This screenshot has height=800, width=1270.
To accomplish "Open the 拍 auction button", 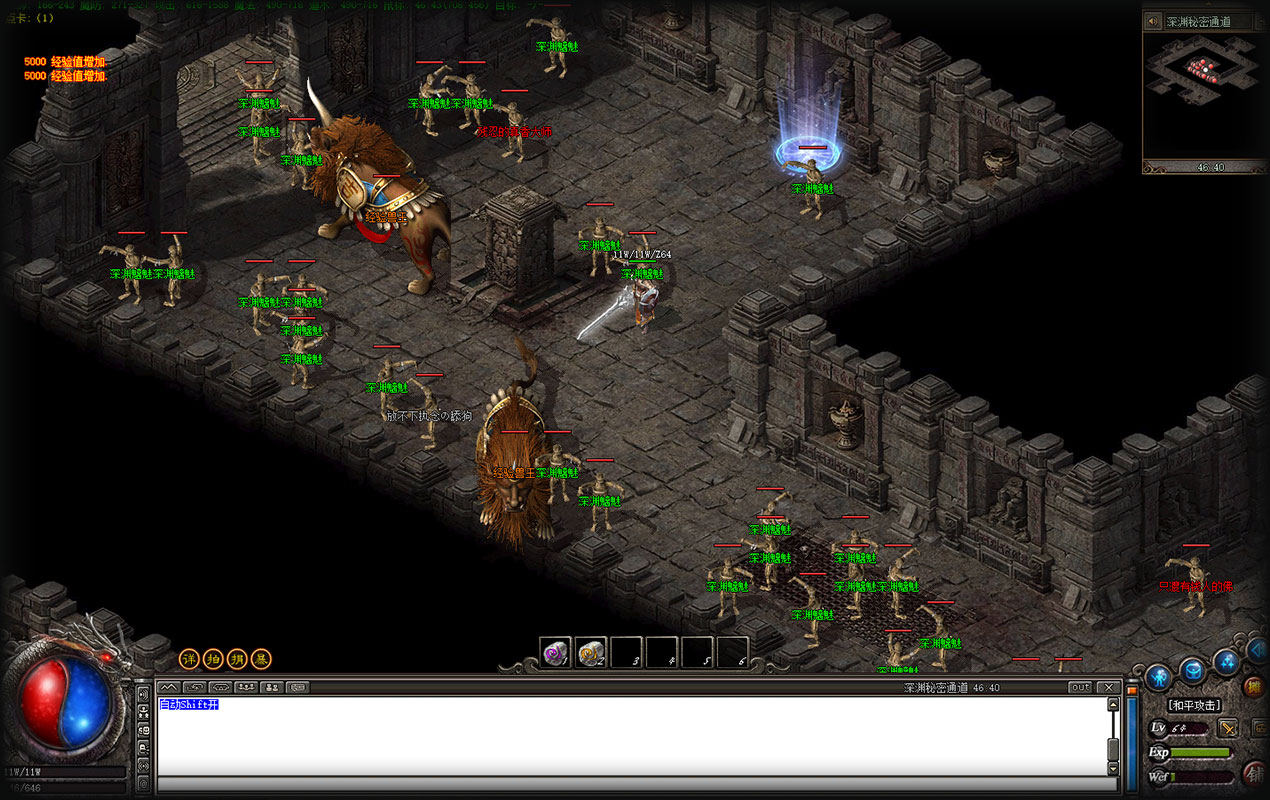I will coord(213,659).
